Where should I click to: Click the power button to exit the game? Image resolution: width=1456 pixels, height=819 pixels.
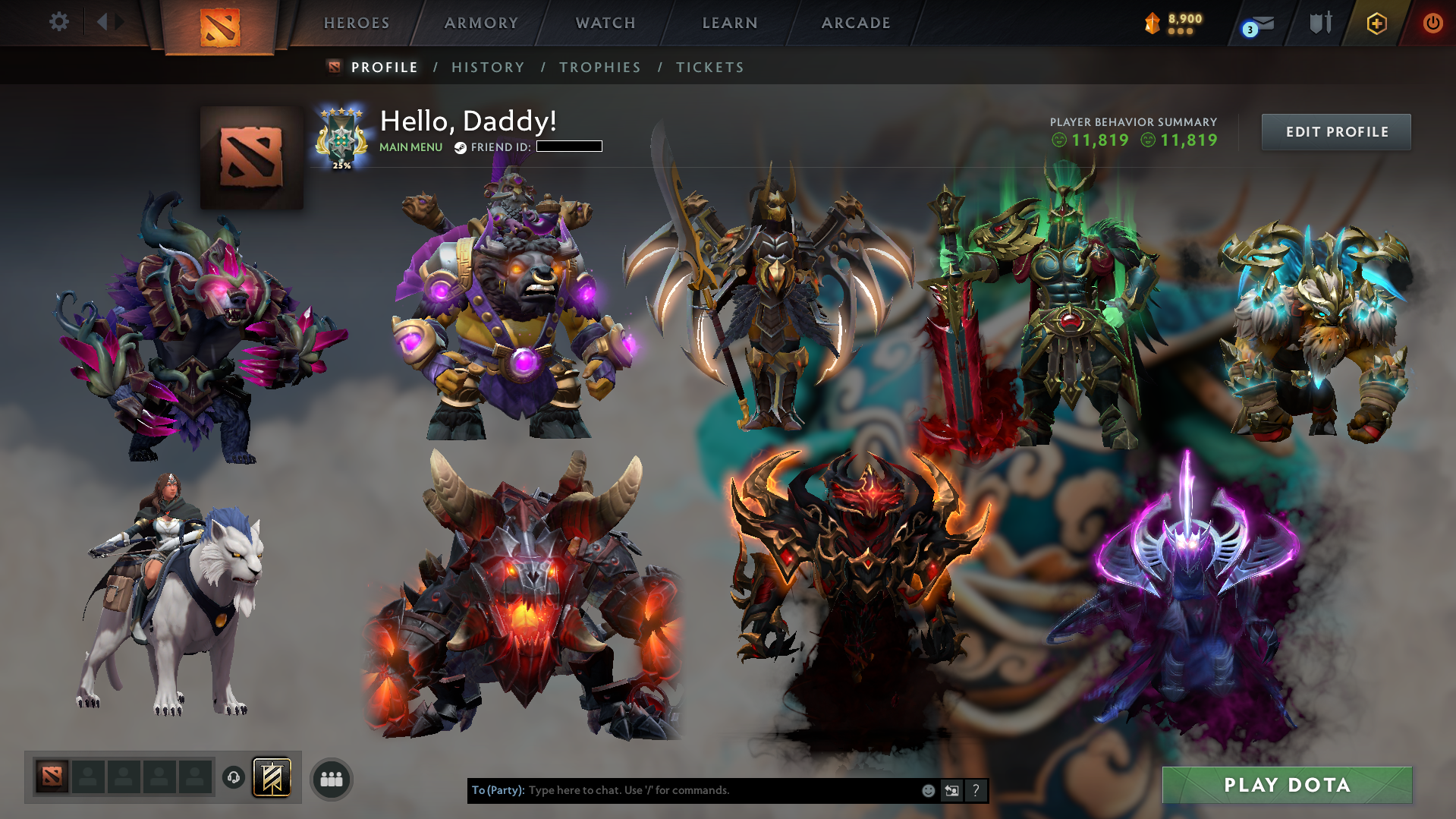(1433, 23)
